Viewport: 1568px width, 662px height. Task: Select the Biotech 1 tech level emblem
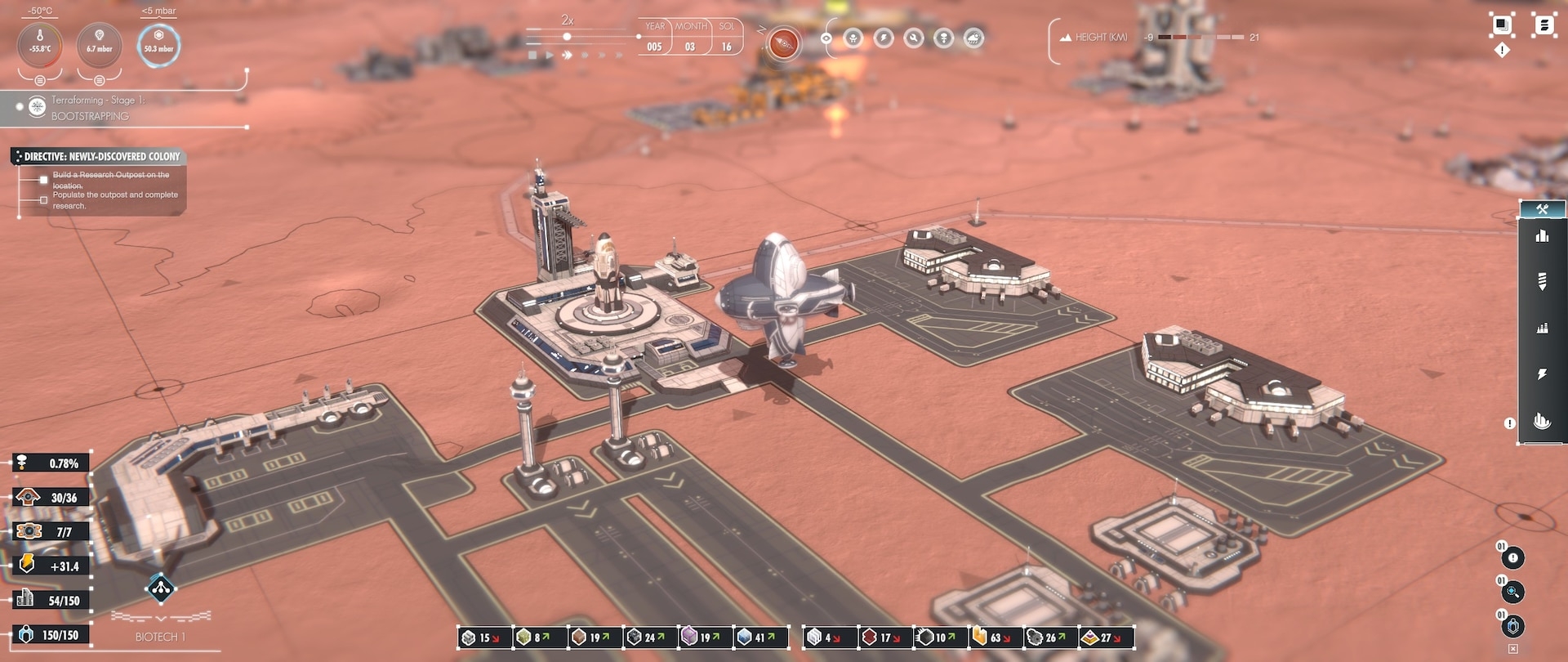click(160, 588)
